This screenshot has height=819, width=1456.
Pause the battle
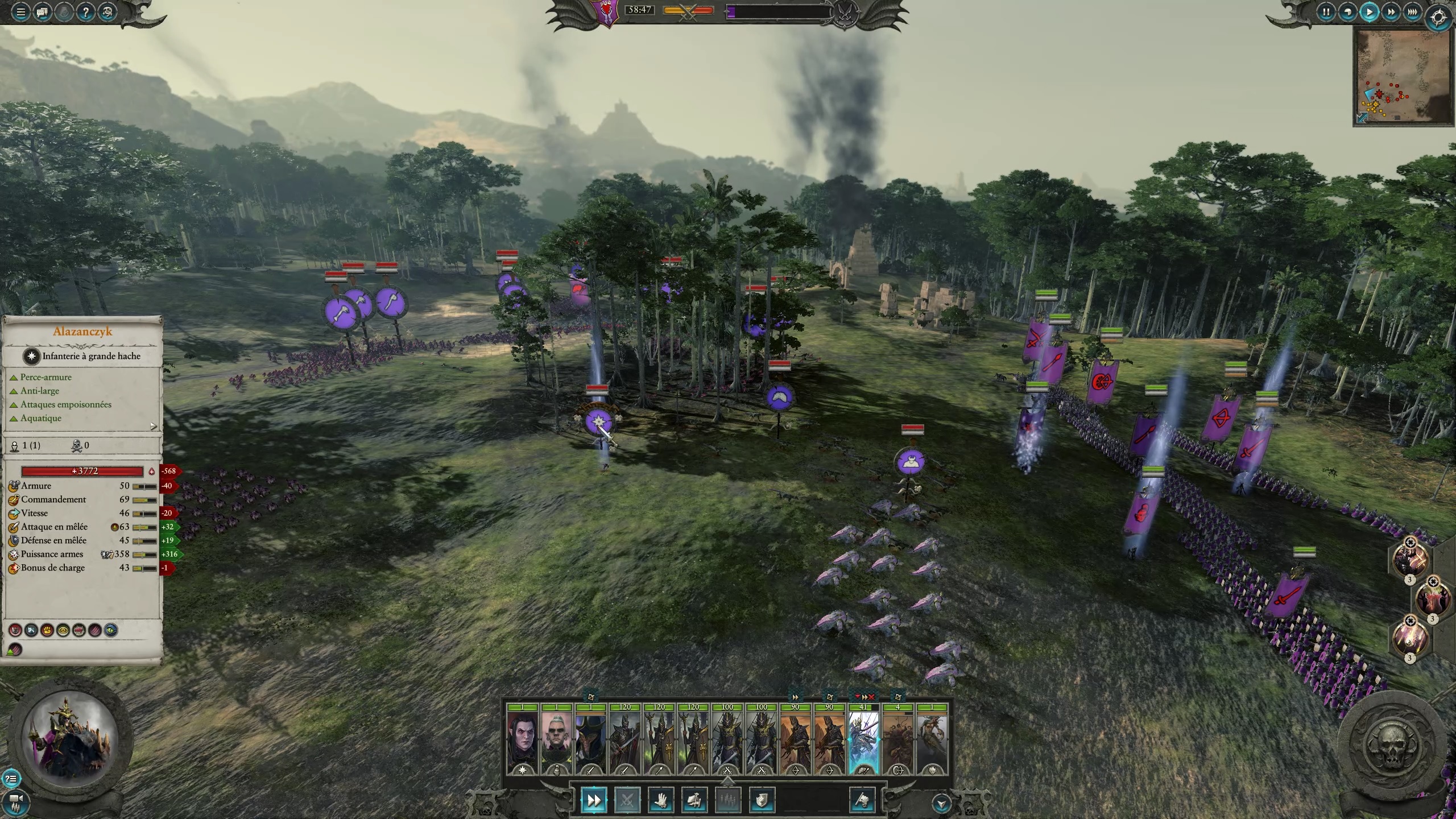tap(1326, 12)
